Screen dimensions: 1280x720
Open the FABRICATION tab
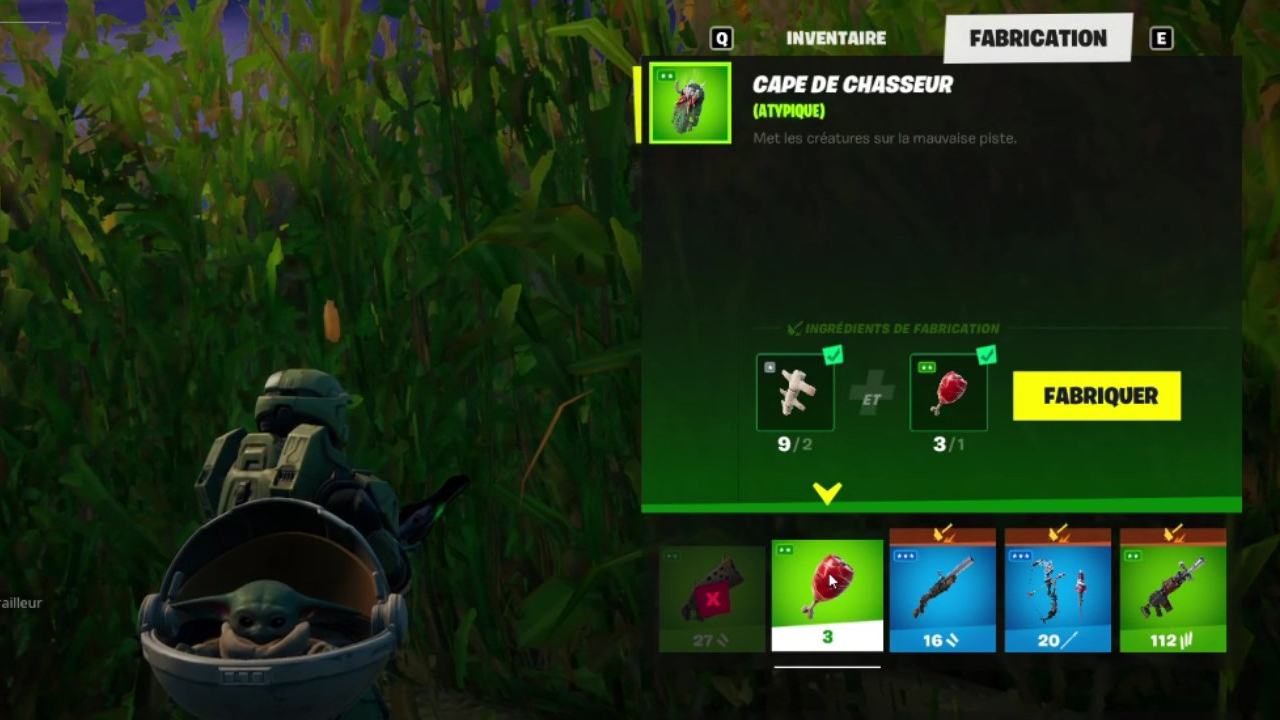(x=1038, y=38)
